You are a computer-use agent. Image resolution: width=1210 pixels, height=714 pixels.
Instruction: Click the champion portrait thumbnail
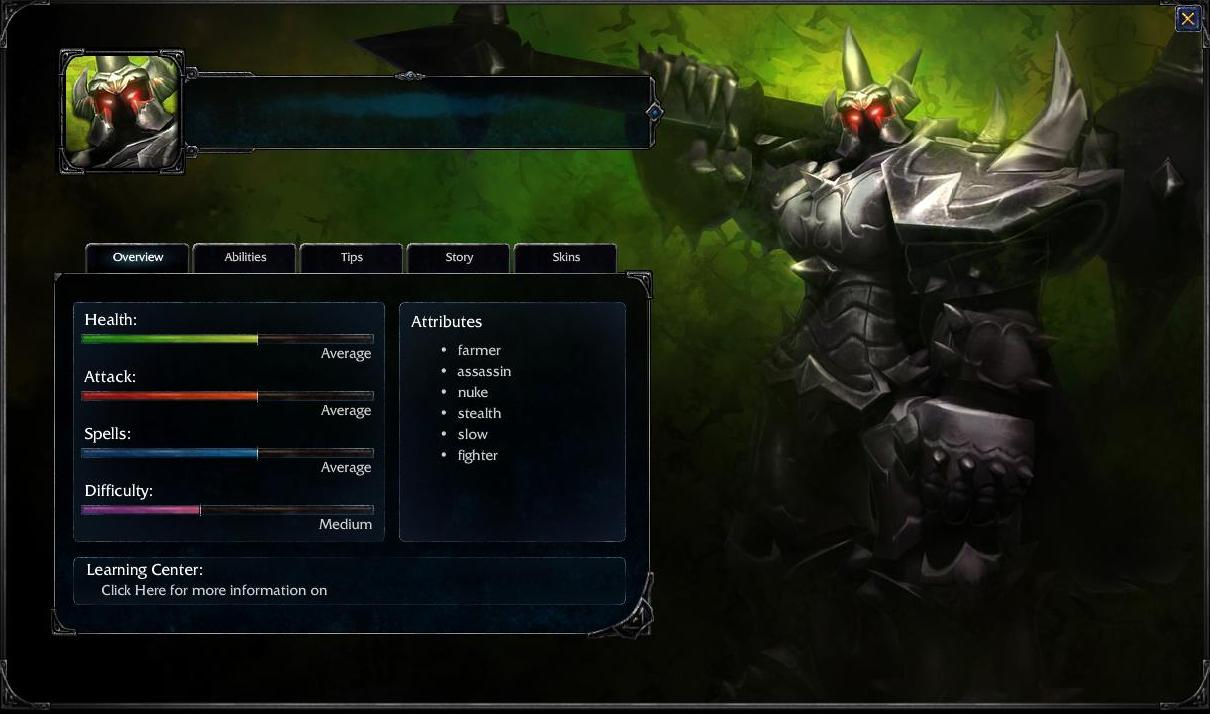coord(122,112)
